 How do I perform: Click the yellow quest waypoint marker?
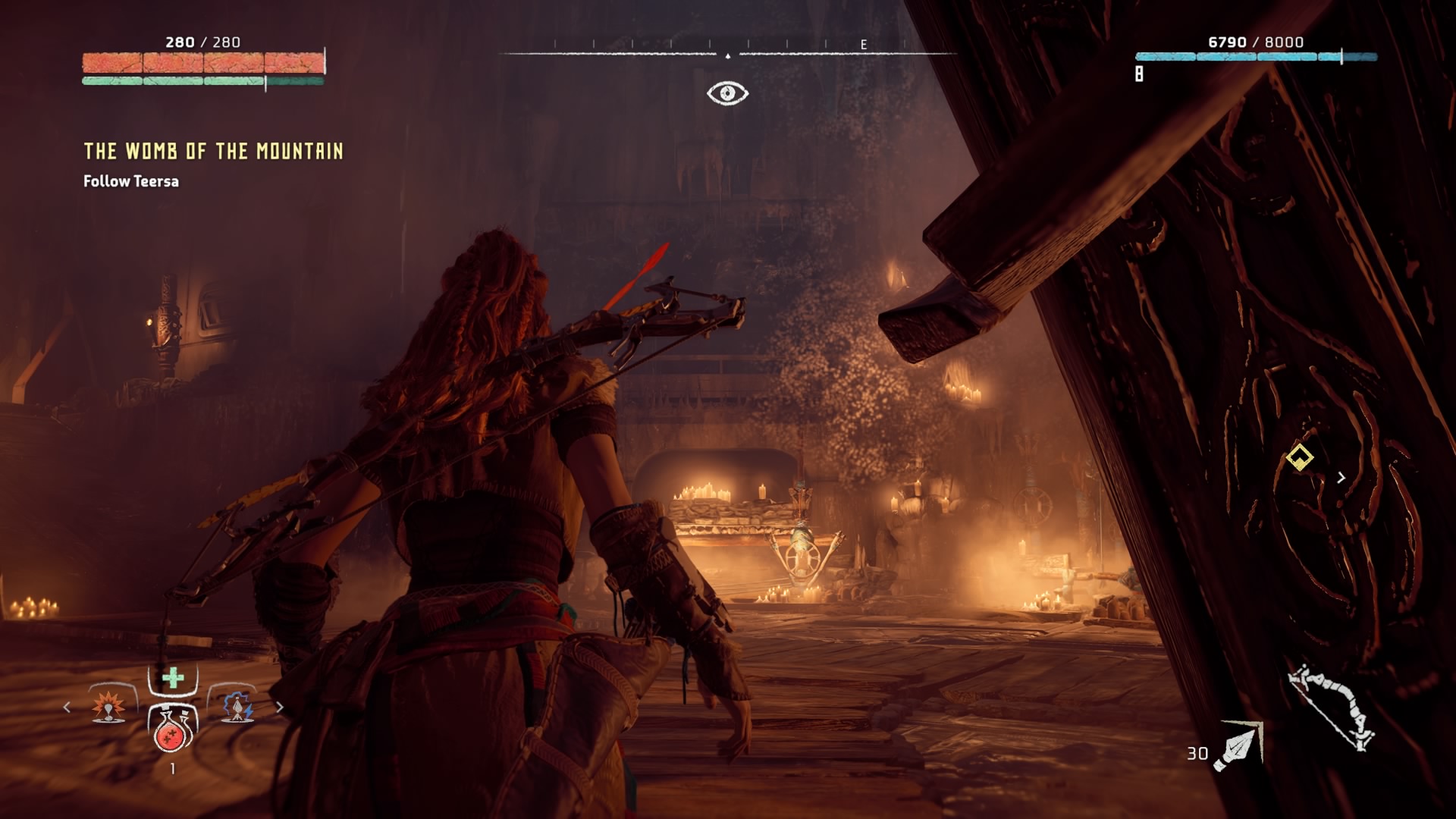pyautogui.click(x=1299, y=457)
